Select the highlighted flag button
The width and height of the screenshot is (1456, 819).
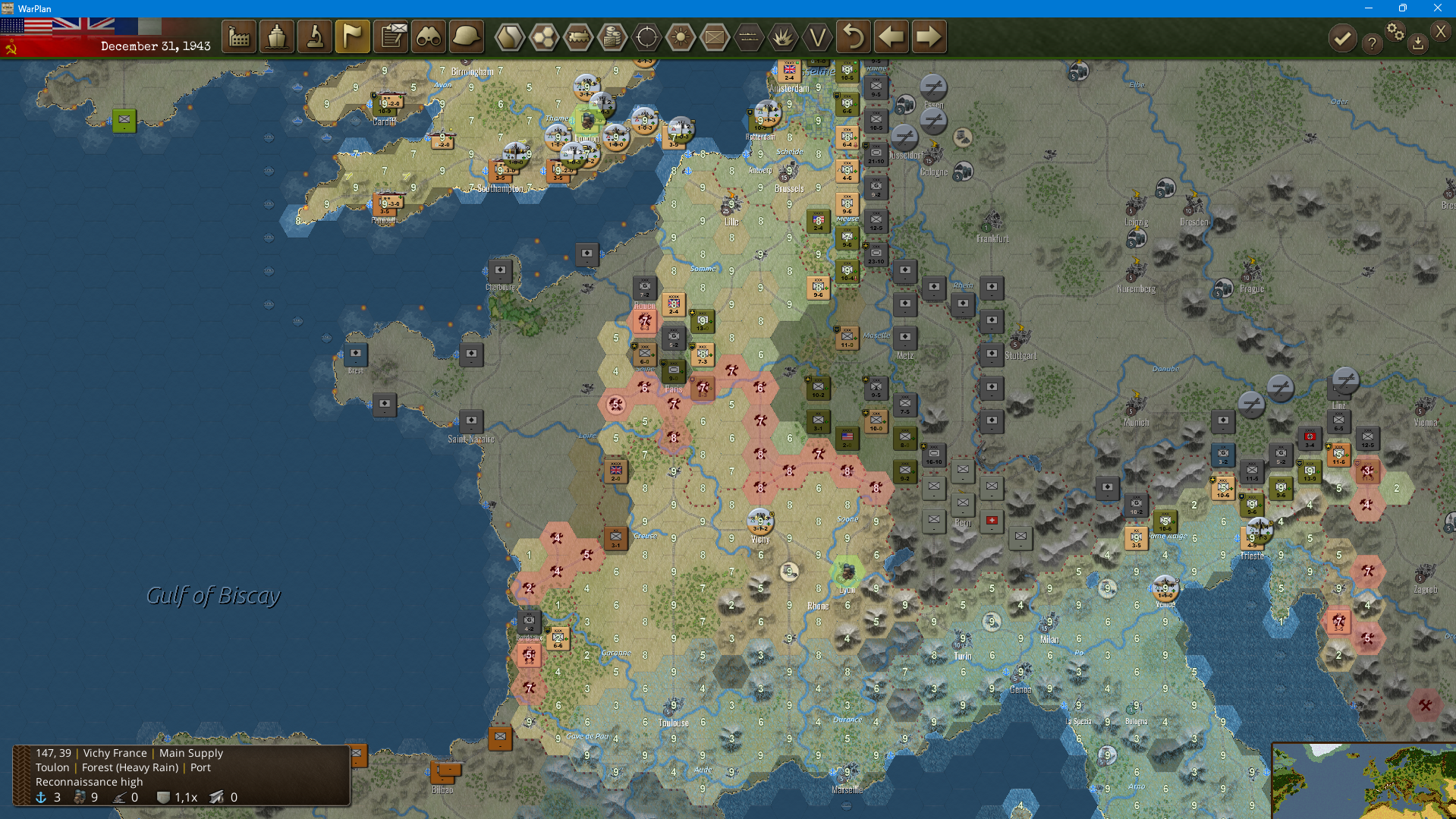pos(353,36)
